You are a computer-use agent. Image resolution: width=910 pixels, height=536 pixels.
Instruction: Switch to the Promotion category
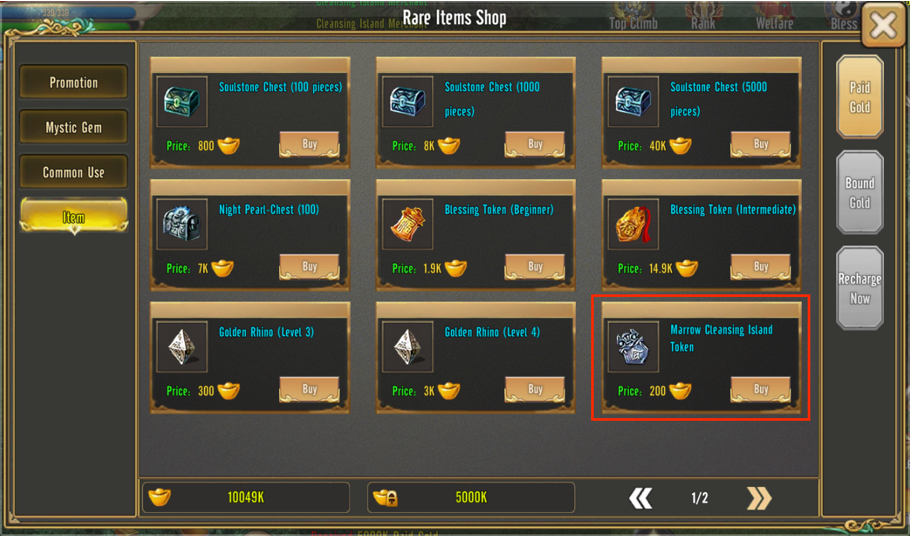tap(74, 83)
